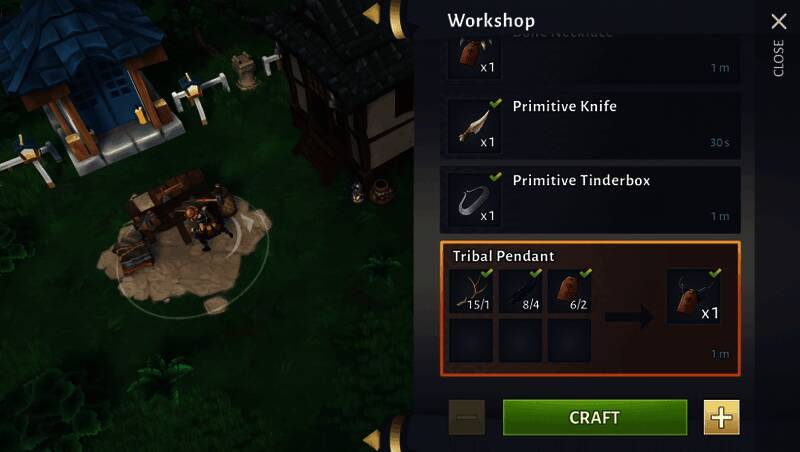
Task: Increase craft quantity with the plus button
Action: 721,417
